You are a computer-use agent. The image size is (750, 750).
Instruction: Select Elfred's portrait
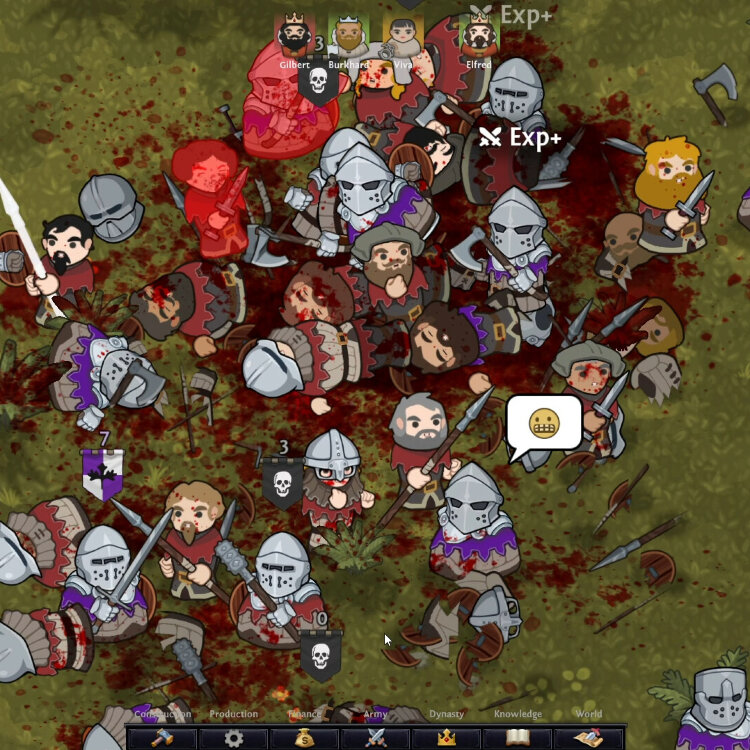coord(479,37)
